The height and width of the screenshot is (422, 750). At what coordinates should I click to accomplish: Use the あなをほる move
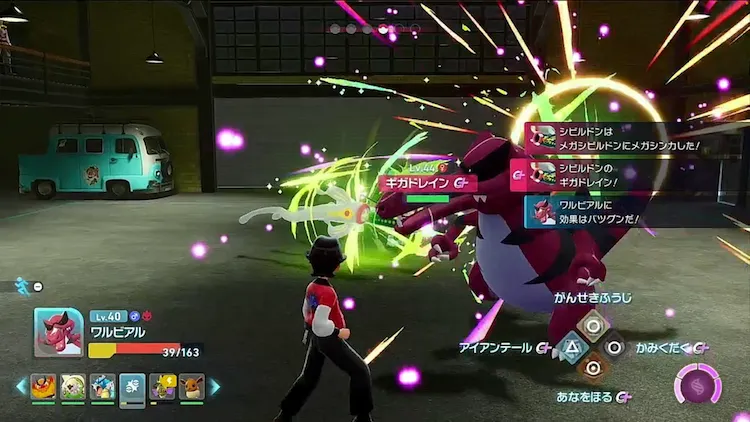(593, 369)
